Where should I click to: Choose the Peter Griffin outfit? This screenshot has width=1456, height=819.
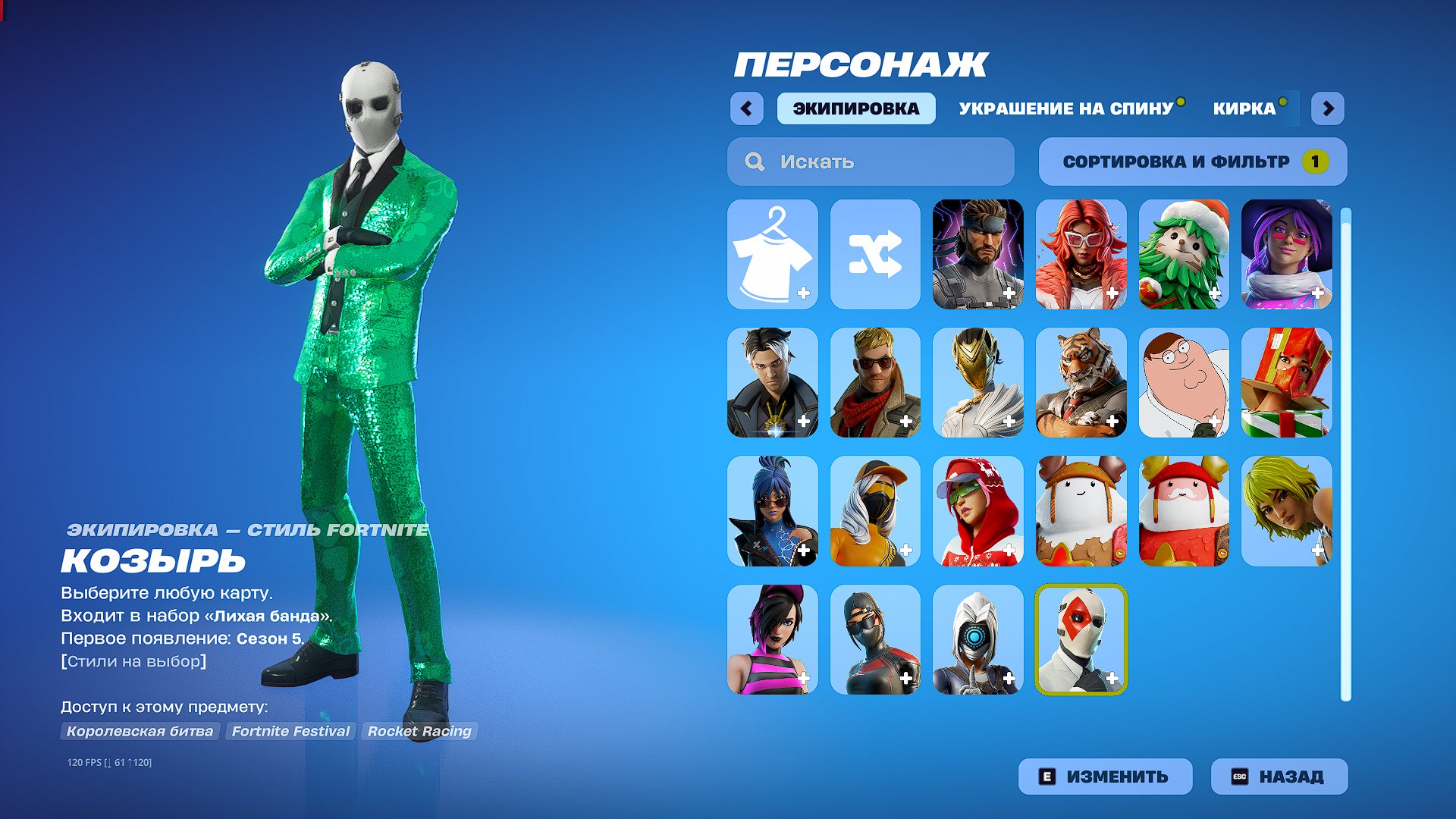coord(1185,383)
